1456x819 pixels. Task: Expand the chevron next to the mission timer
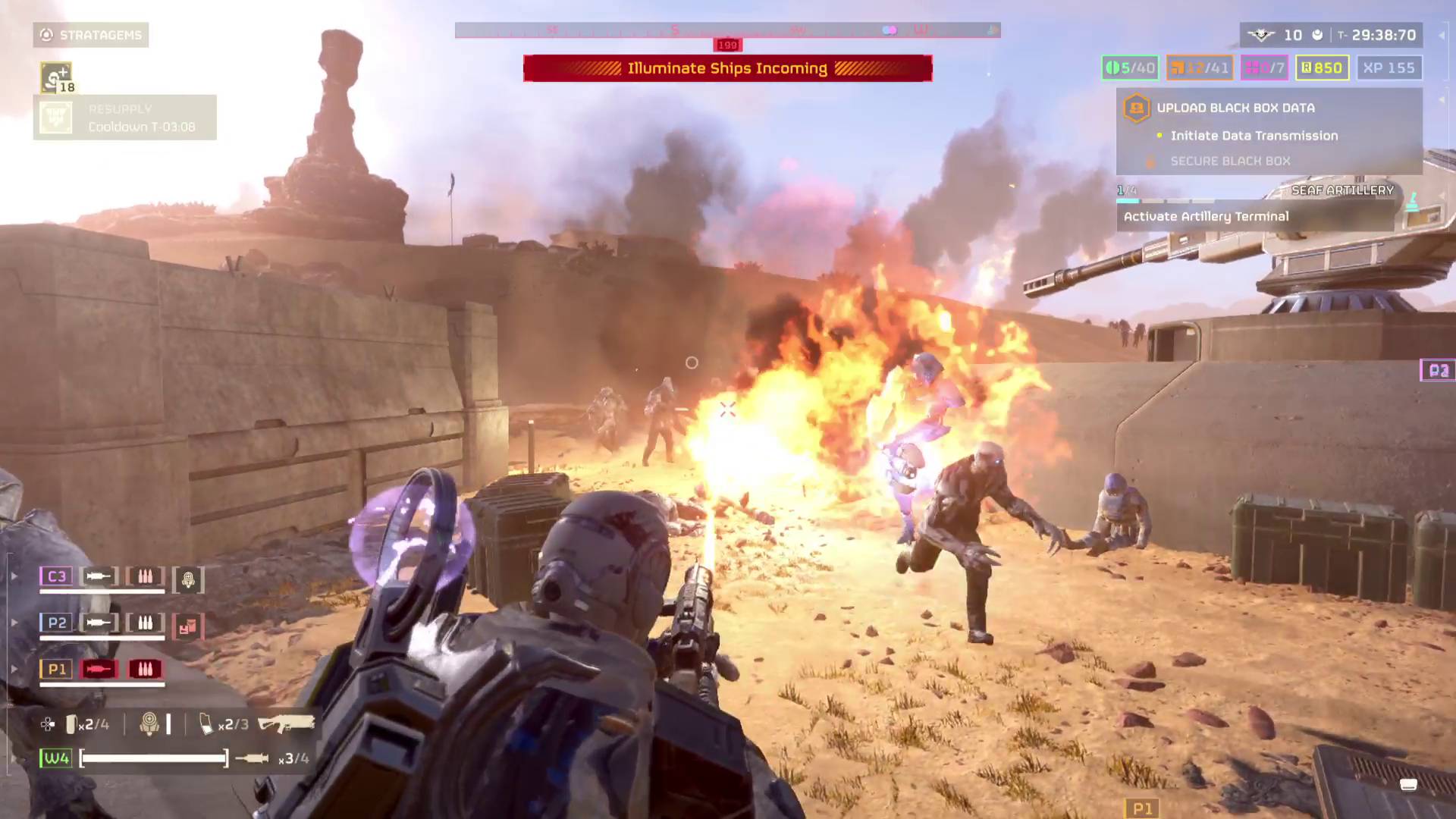[1439, 35]
